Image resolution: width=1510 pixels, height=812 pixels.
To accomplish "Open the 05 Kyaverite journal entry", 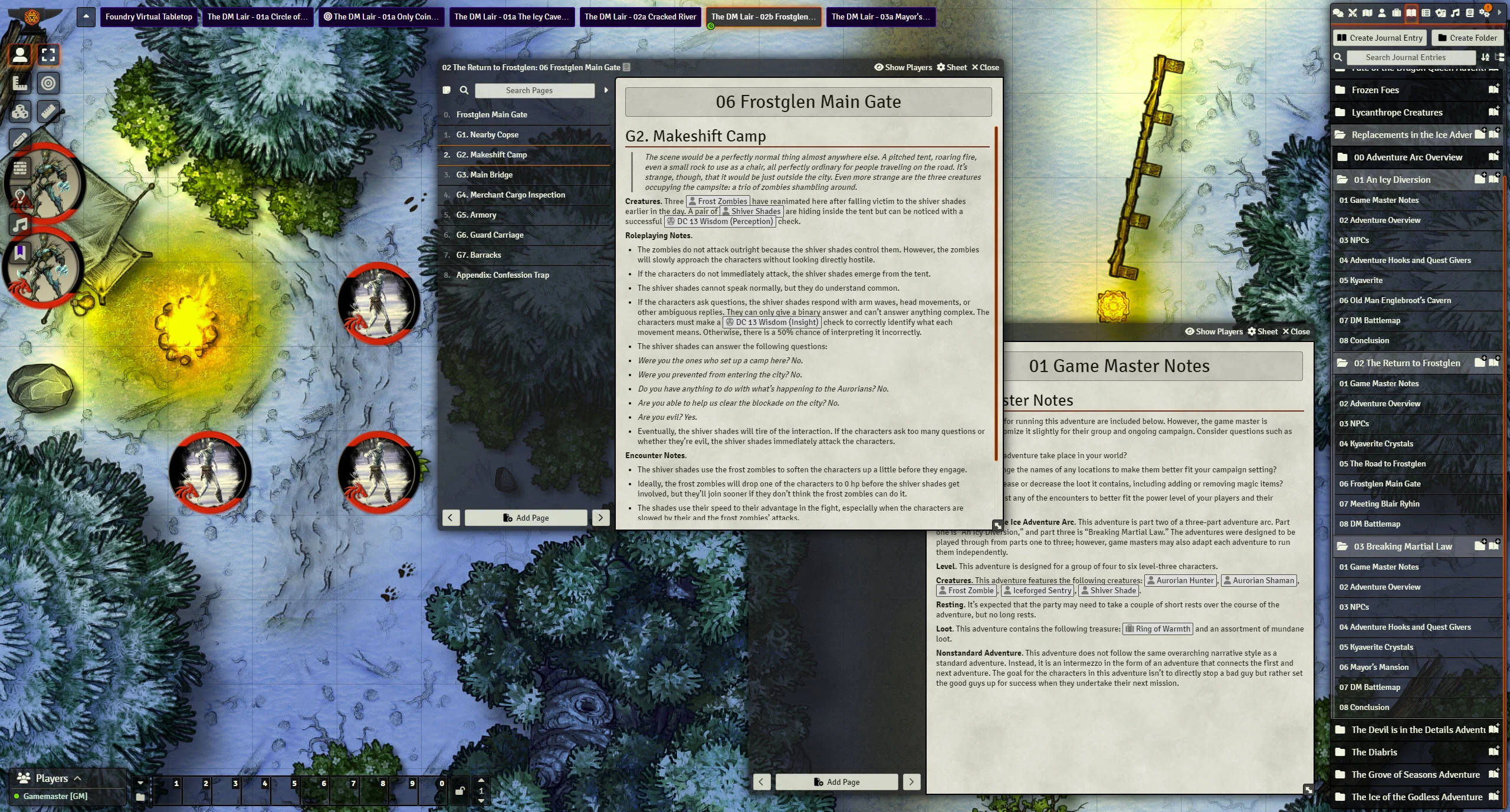I will 1360,280.
